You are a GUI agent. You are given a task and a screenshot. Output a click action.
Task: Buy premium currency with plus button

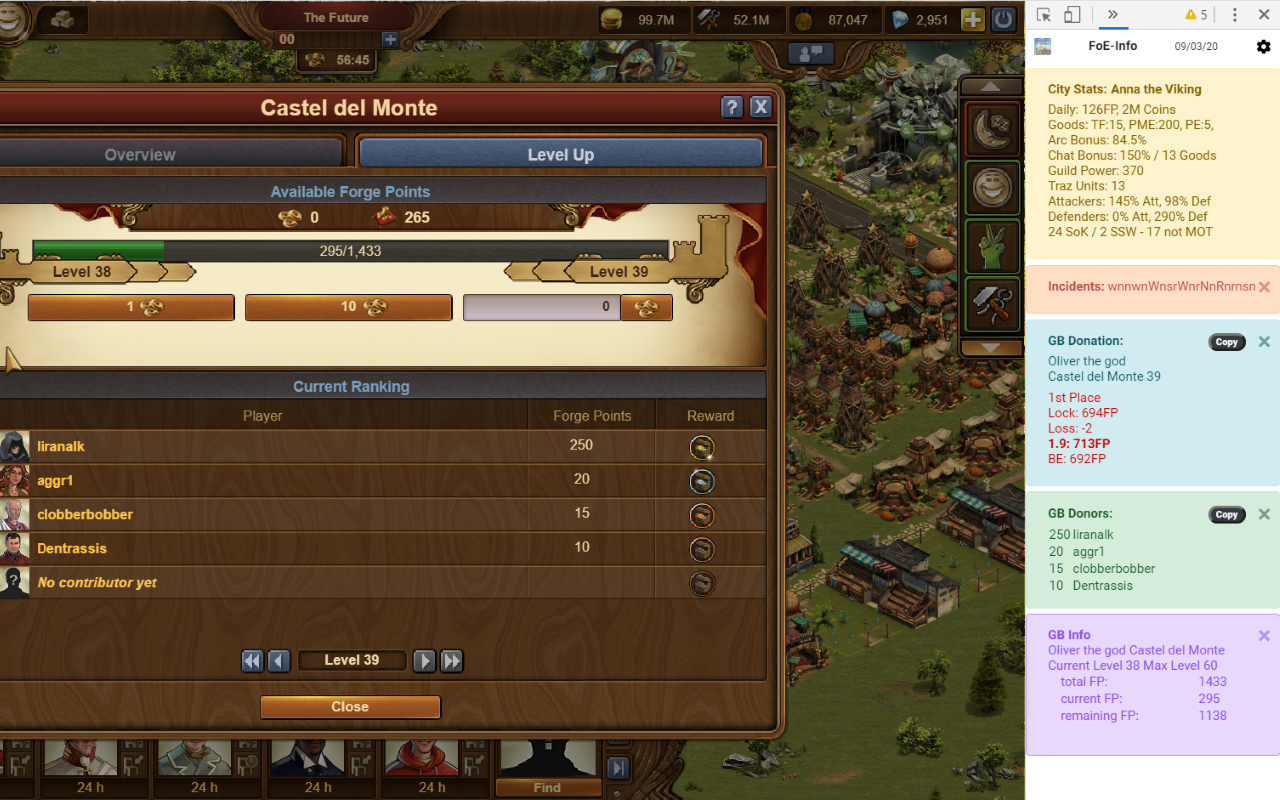972,20
